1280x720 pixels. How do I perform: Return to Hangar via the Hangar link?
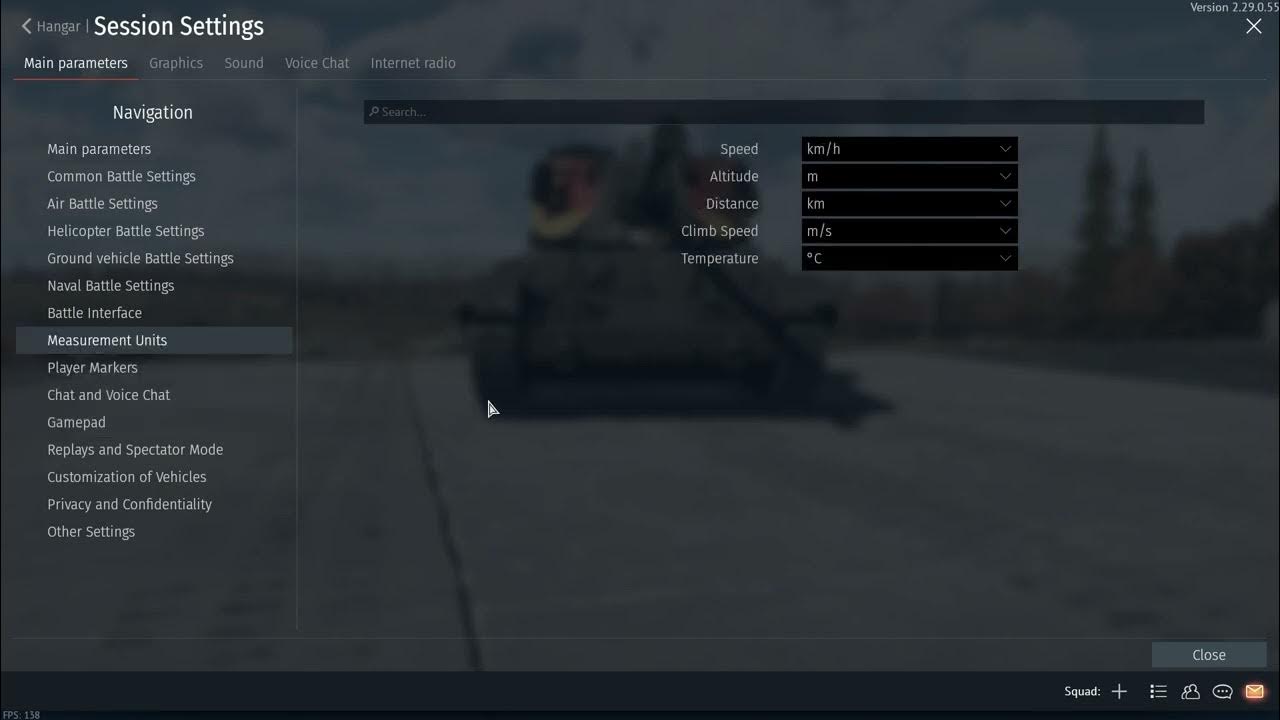coord(57,26)
